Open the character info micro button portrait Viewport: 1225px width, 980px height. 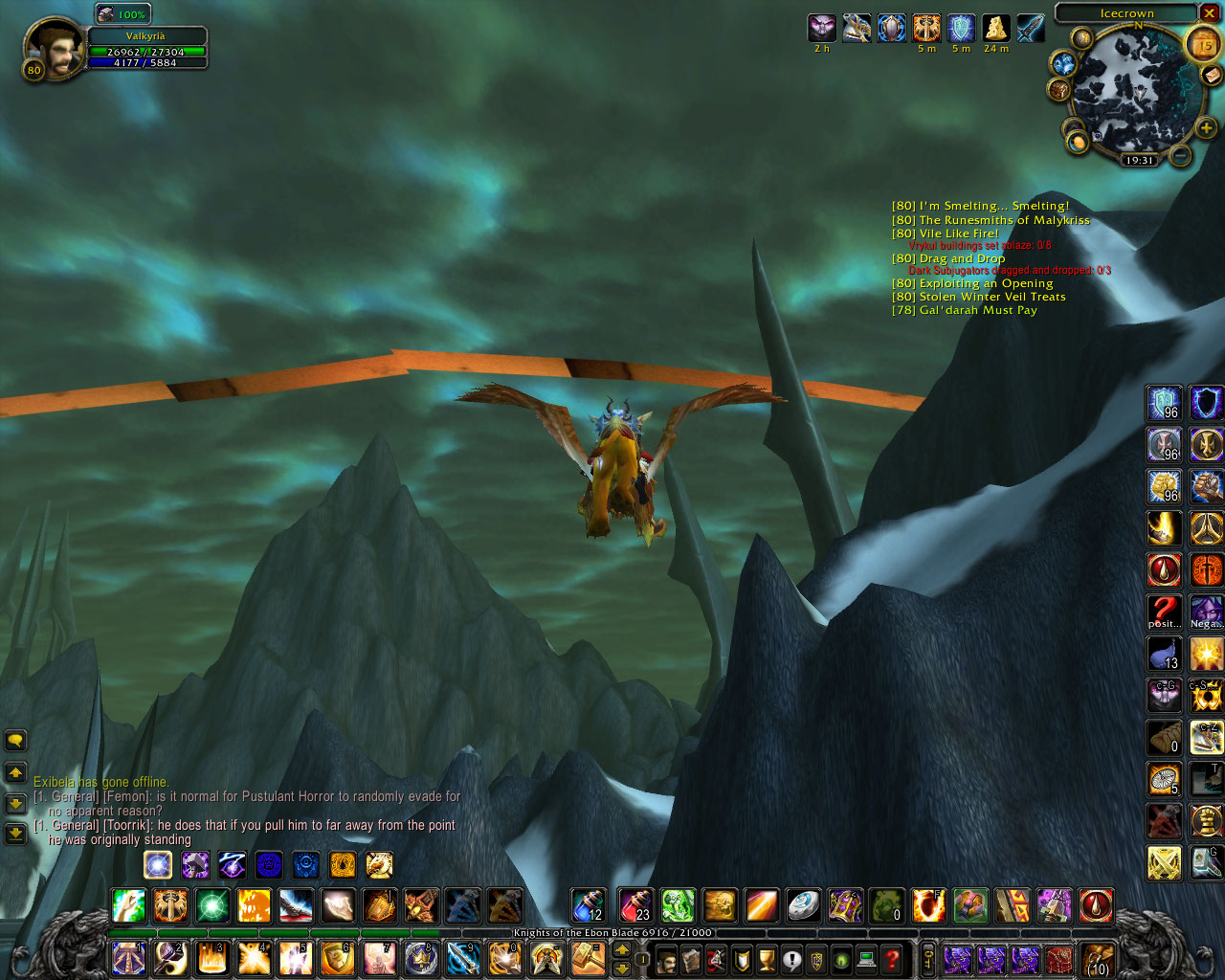666,958
